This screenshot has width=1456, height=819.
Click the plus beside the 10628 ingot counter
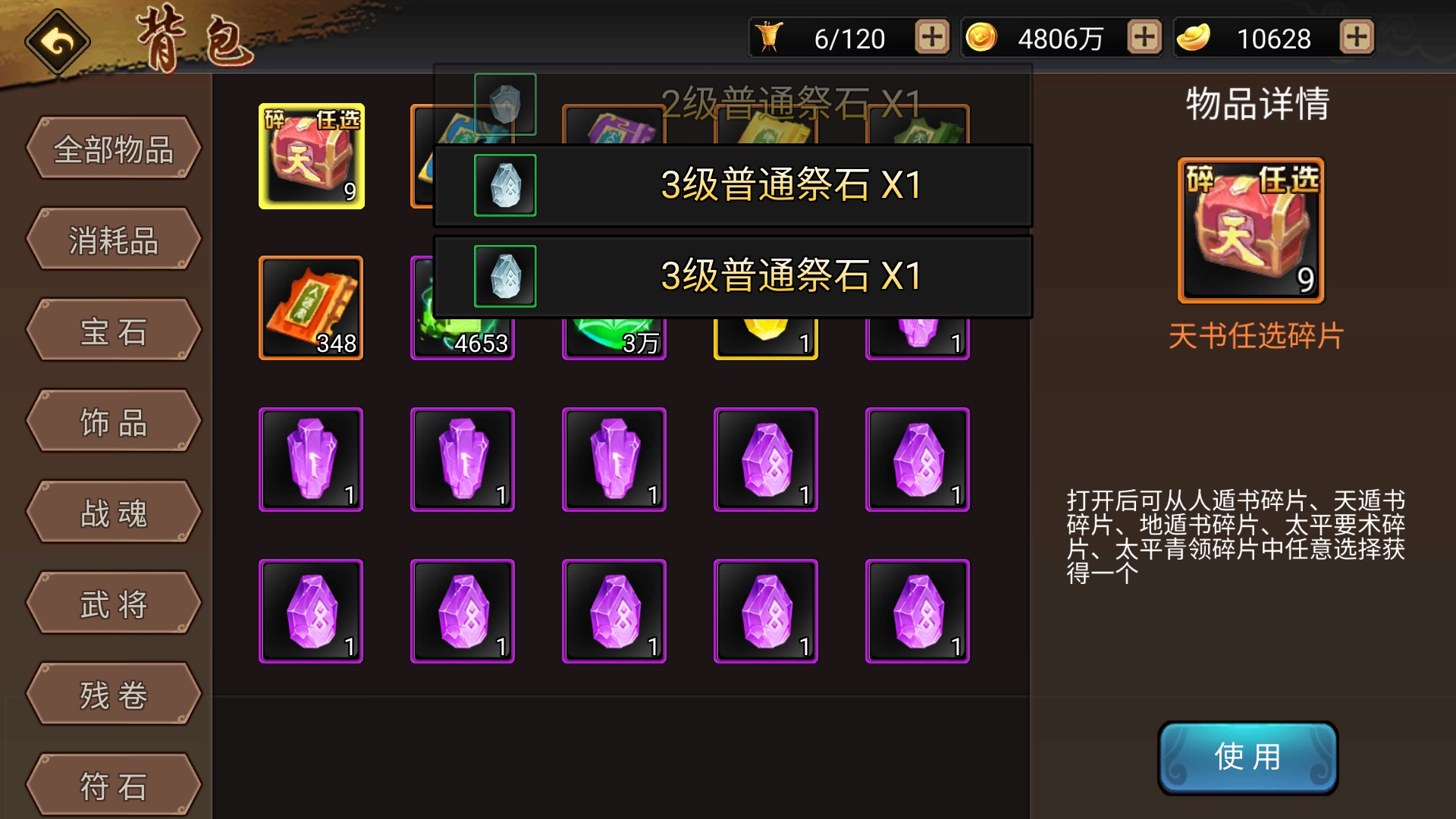click(x=1357, y=34)
